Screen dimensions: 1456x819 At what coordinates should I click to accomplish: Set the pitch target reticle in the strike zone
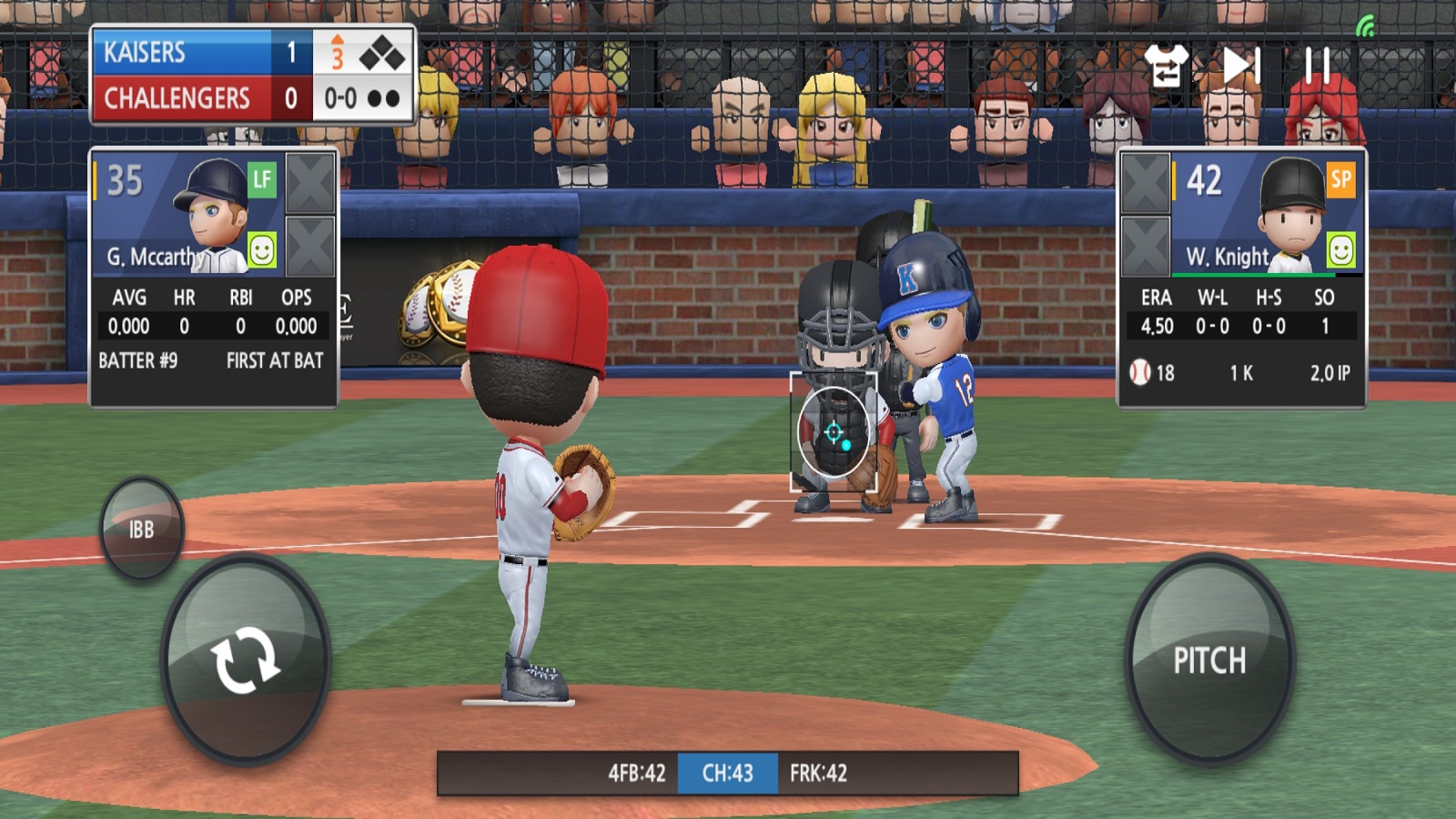click(834, 432)
